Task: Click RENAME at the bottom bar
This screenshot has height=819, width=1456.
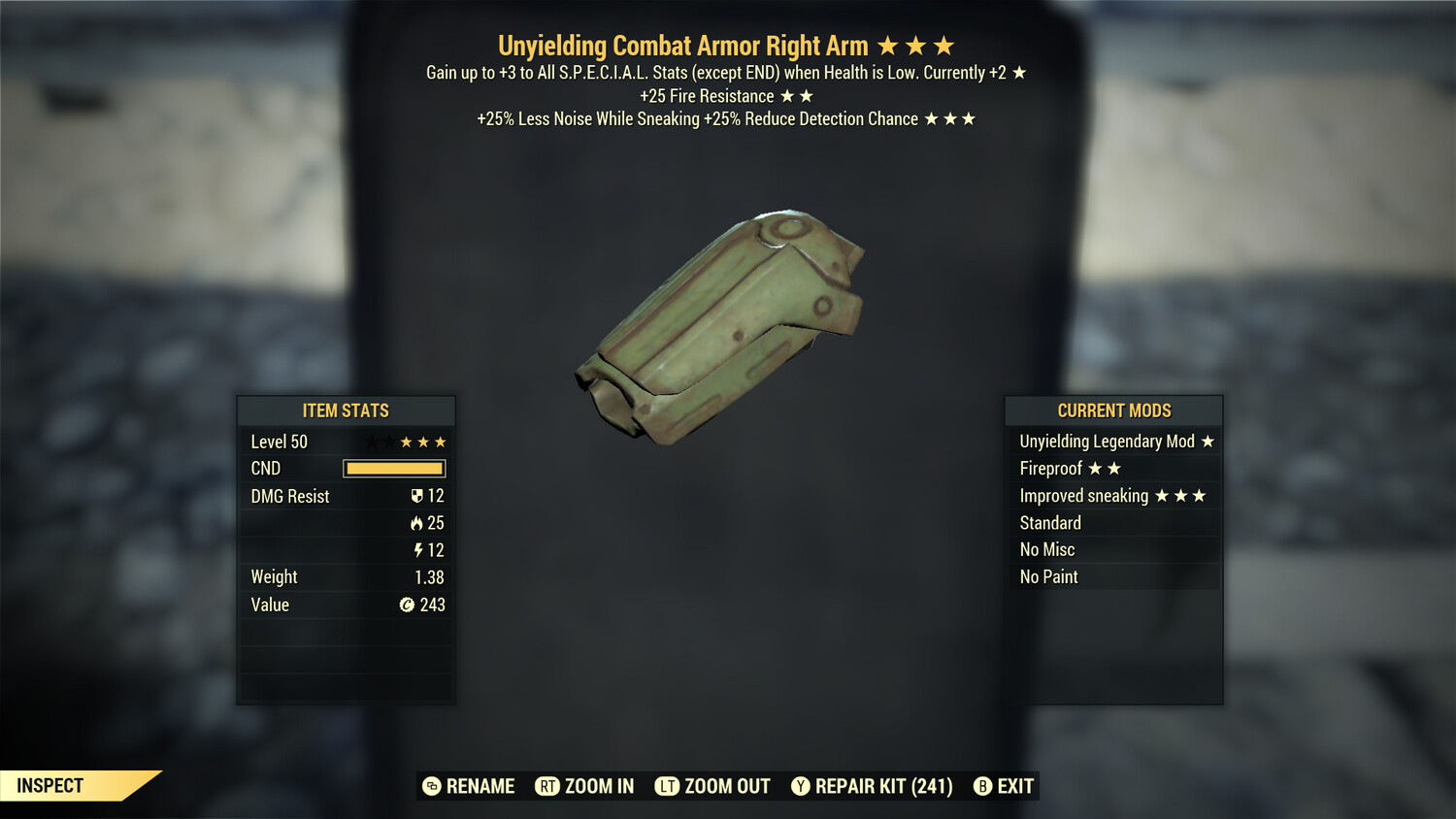Action: (x=480, y=787)
